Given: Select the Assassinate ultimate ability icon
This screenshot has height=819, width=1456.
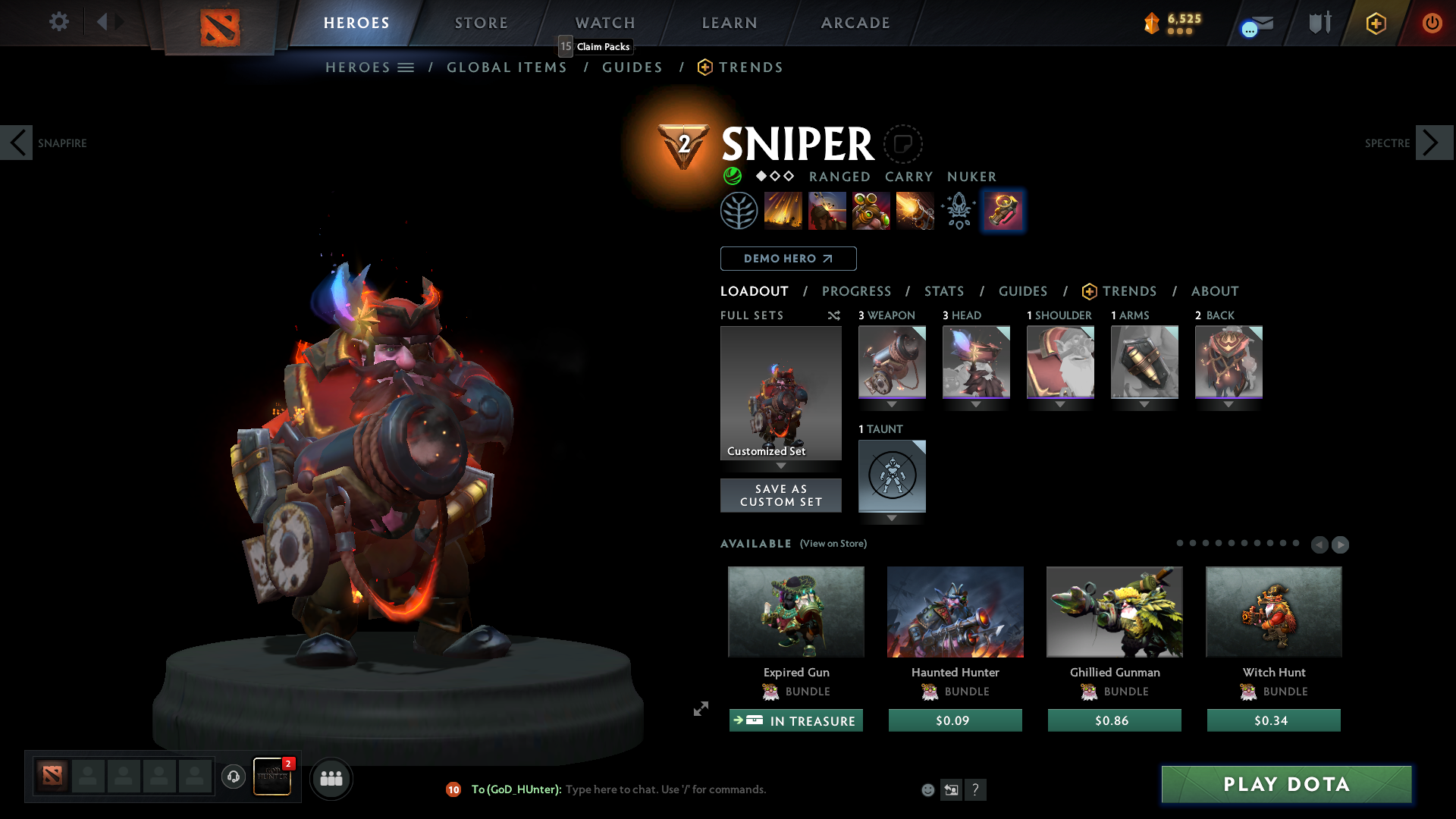Looking at the screenshot, I should click(915, 210).
